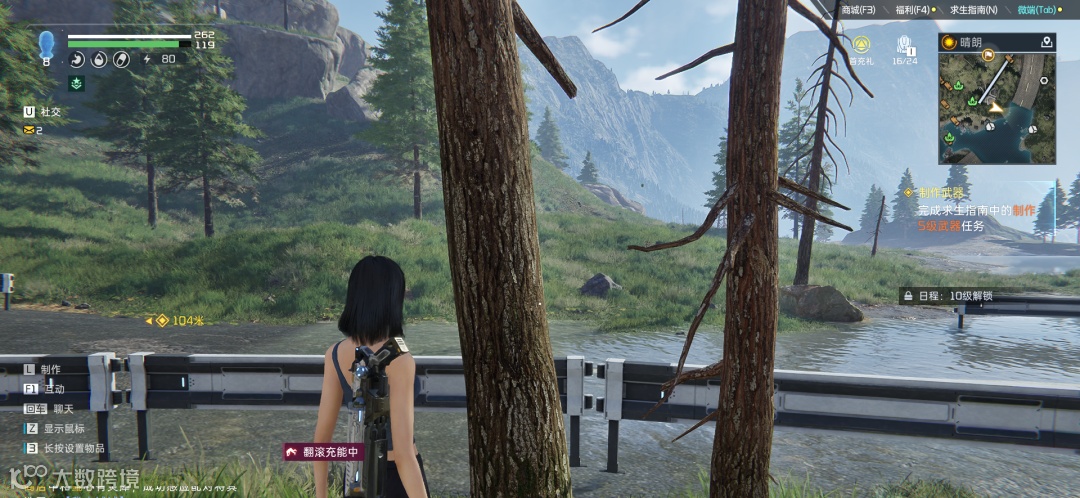The height and width of the screenshot is (498, 1080).
Task: Check the stomach hunger status icon
Action: 77,60
